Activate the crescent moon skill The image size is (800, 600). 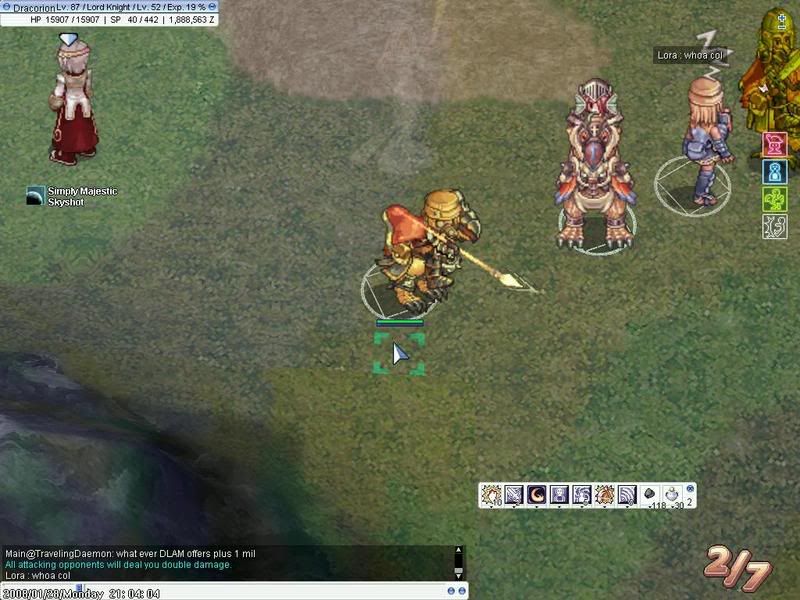(x=536, y=494)
